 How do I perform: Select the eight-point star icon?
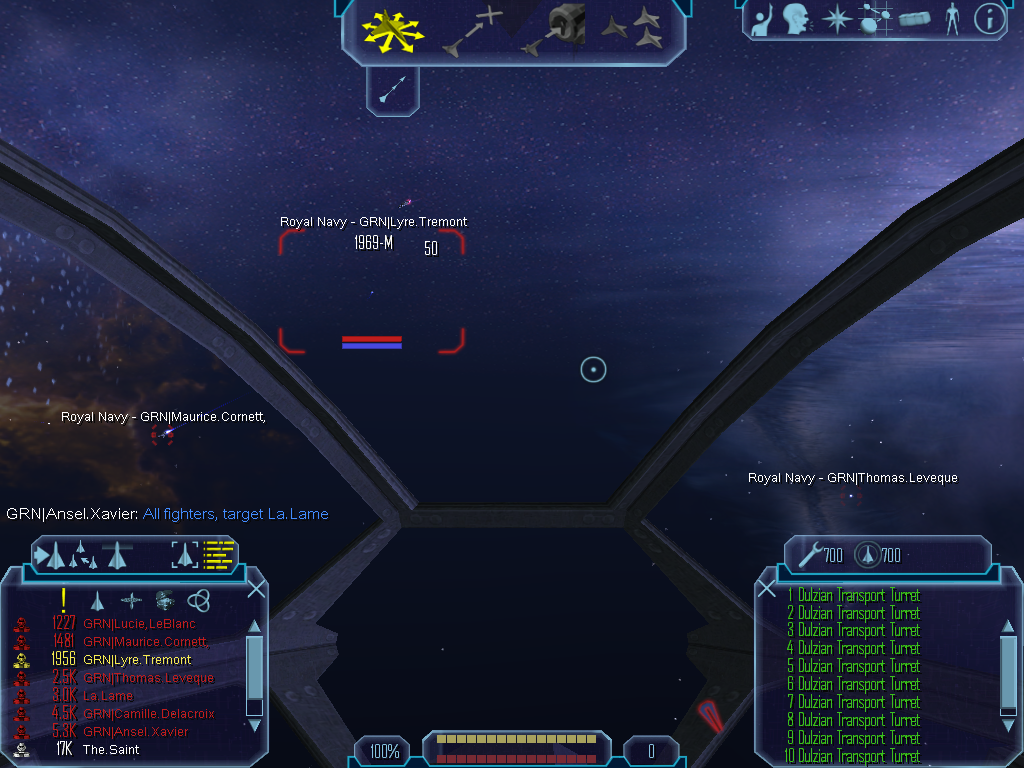point(835,19)
